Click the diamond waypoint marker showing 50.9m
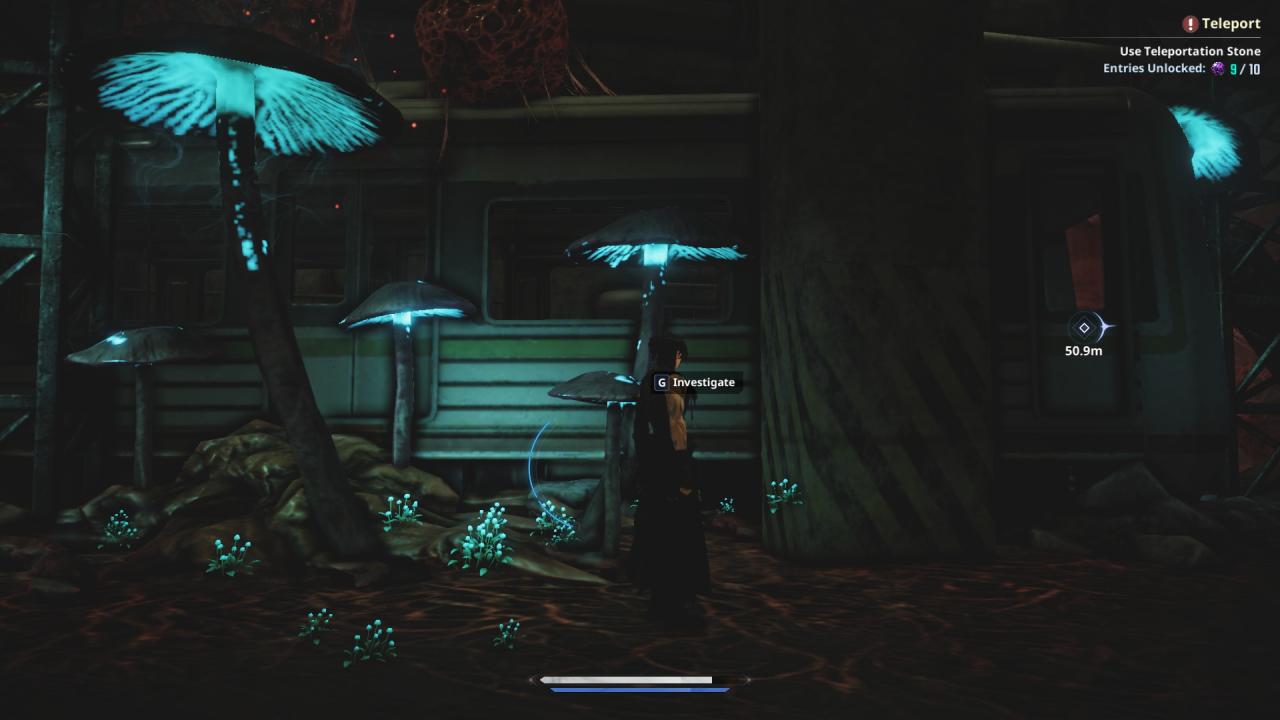This screenshot has width=1280, height=720. tap(1084, 328)
